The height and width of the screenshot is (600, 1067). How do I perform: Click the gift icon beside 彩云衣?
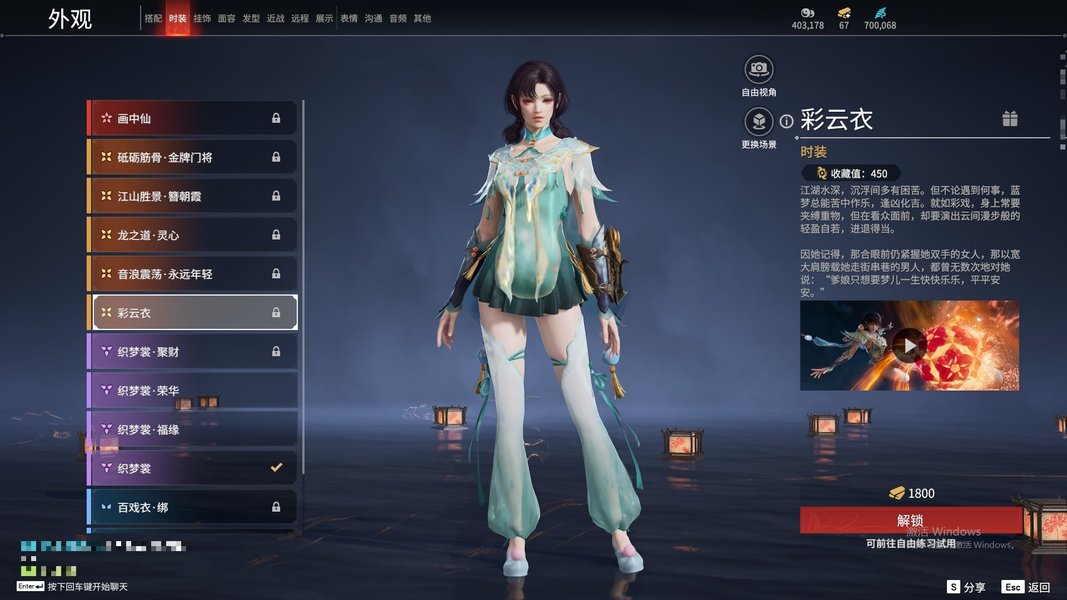(1010, 119)
